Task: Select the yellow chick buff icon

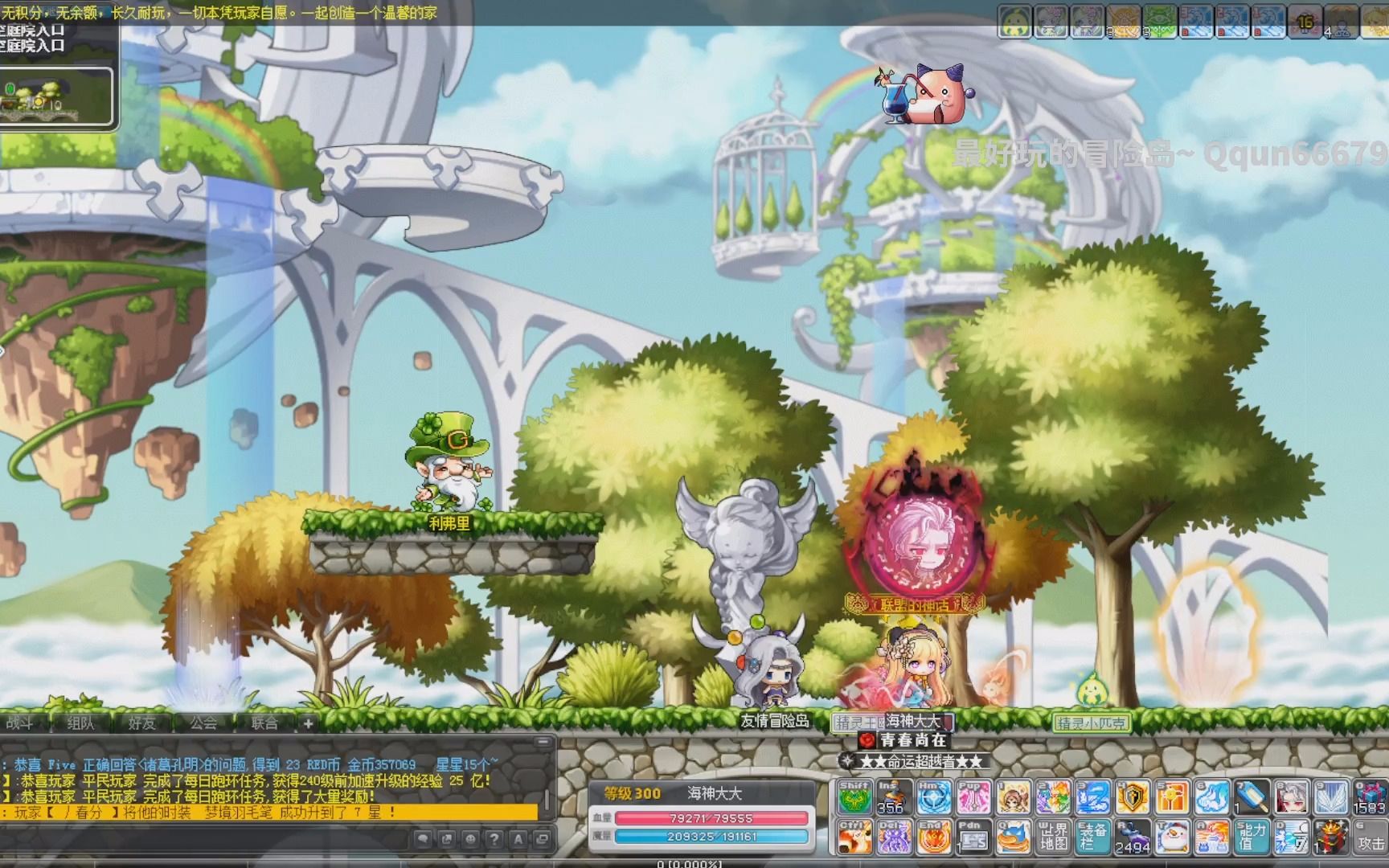Action: tap(1014, 23)
